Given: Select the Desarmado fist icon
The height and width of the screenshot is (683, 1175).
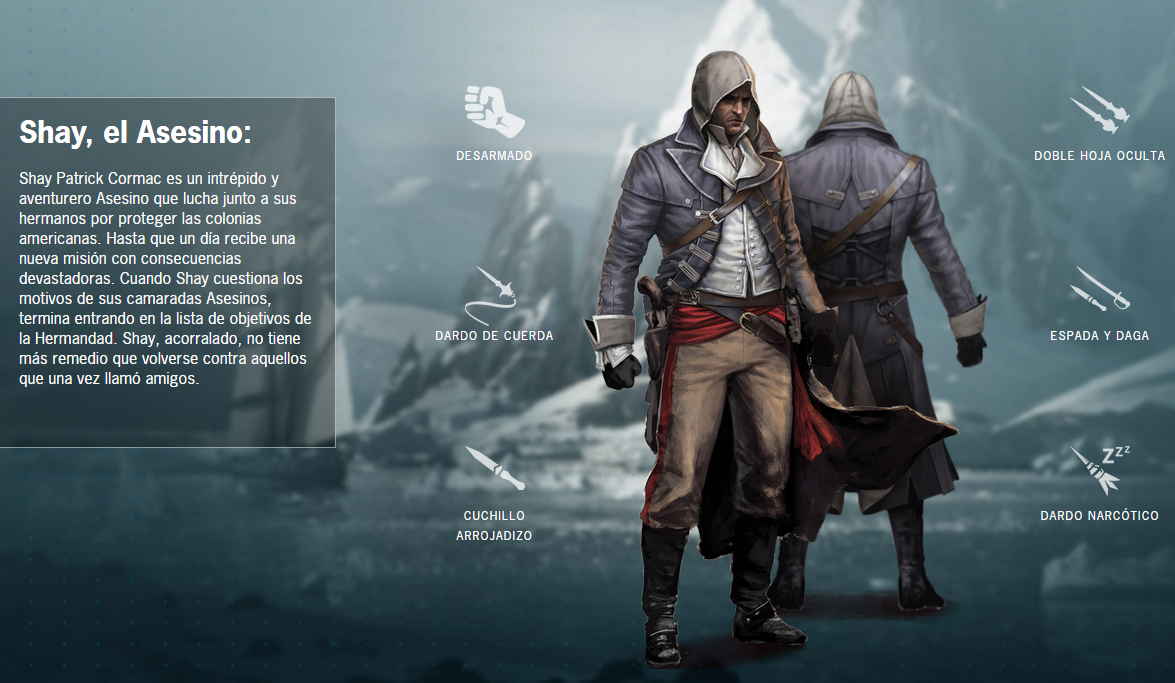Looking at the screenshot, I should 494,111.
